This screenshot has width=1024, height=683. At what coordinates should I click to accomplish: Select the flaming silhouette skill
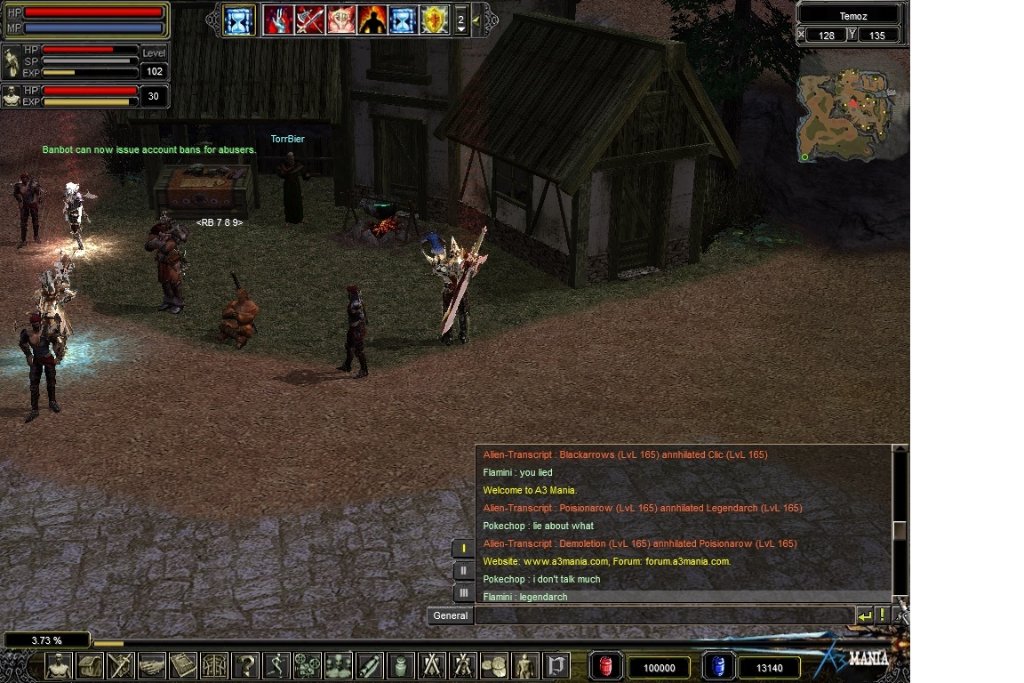click(x=372, y=19)
